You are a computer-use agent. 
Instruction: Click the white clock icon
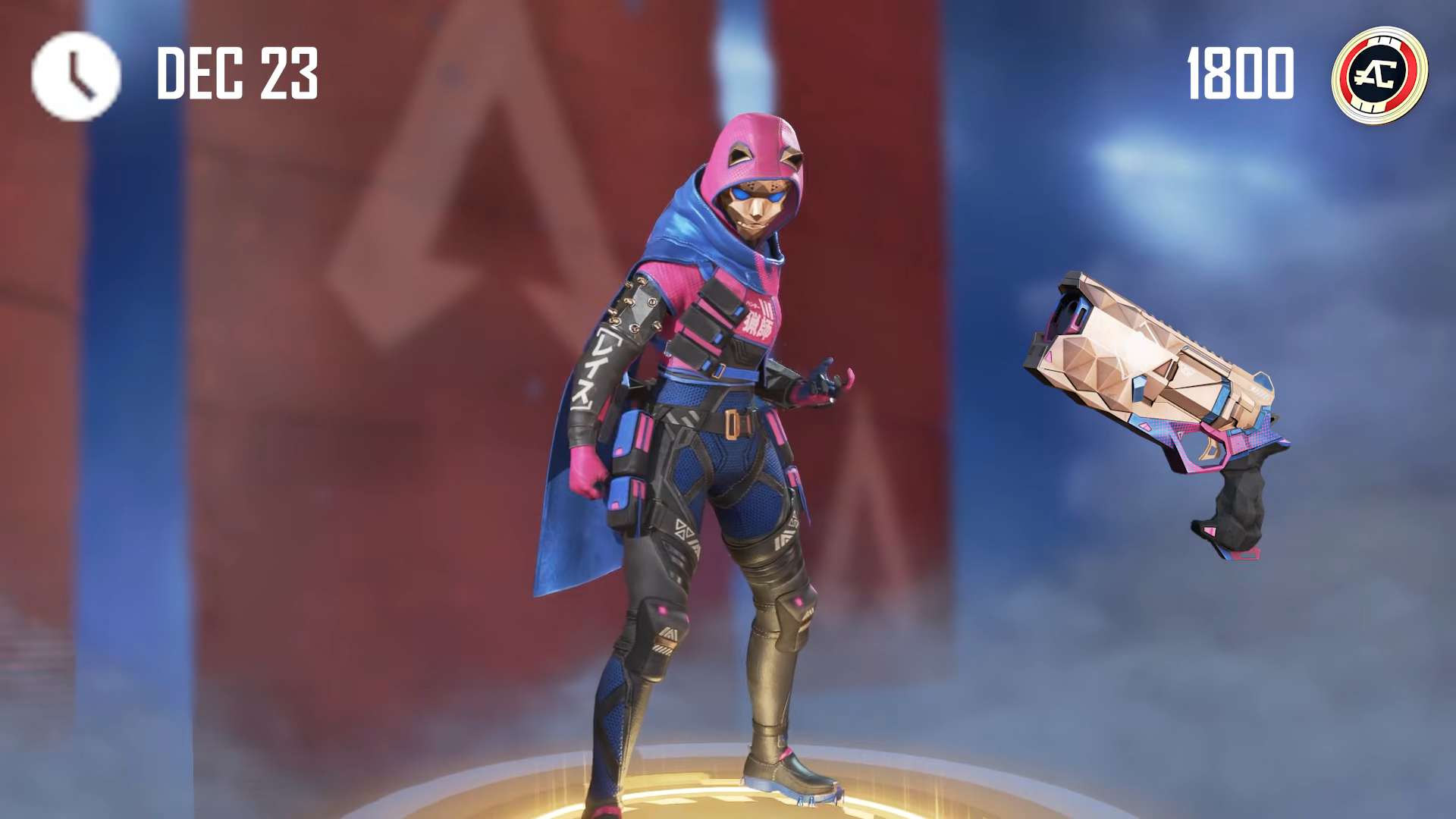pos(76,75)
